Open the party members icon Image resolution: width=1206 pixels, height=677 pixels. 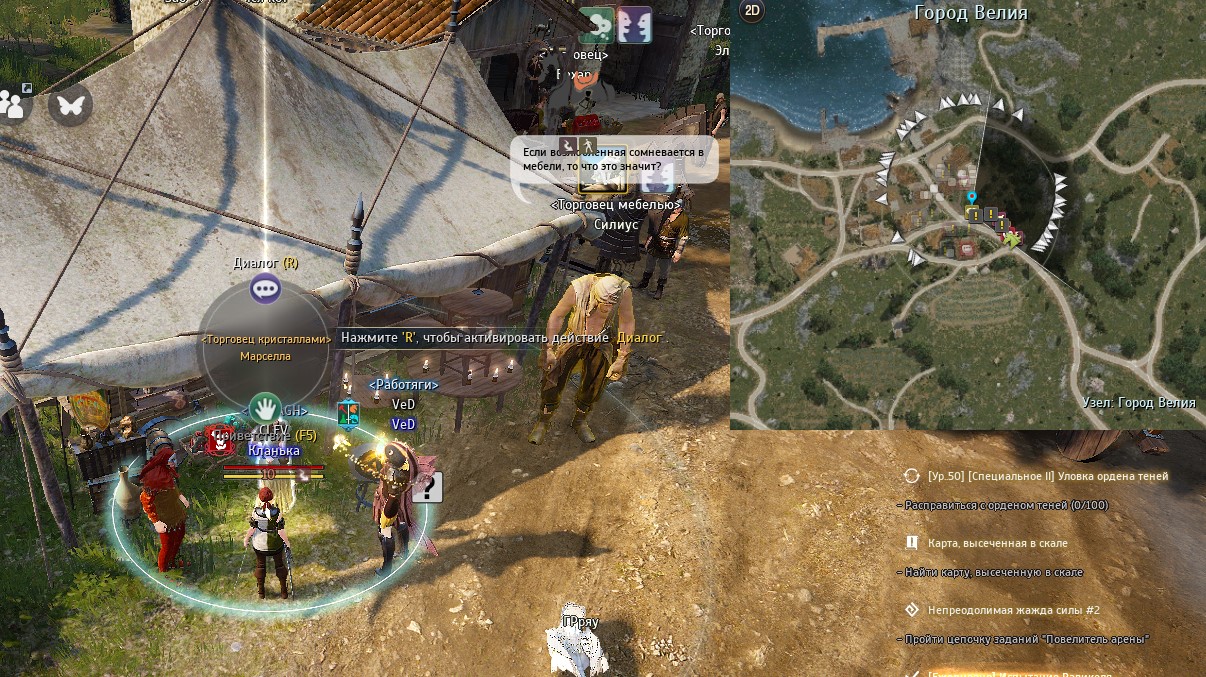point(14,103)
